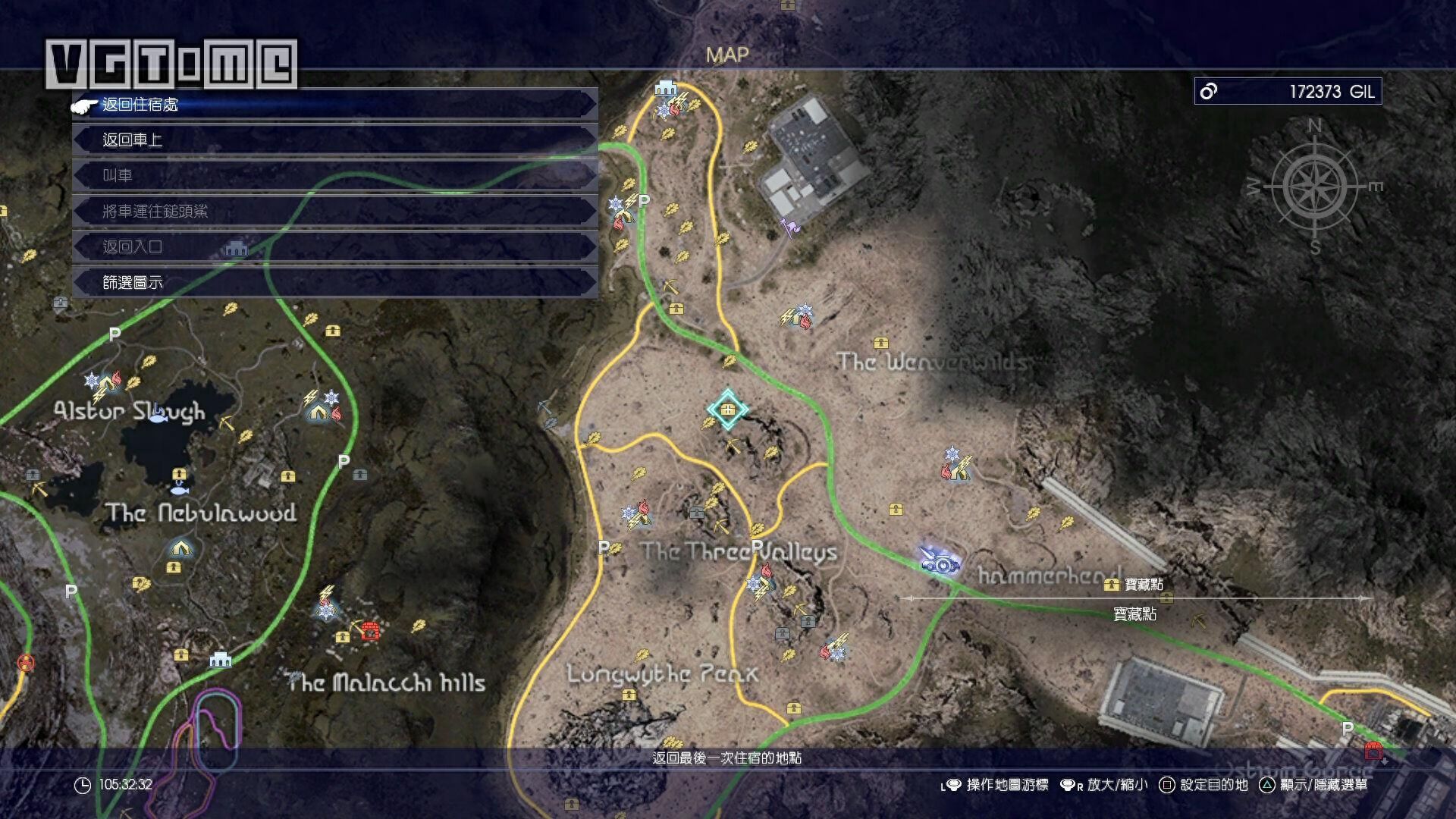Select the red shop icon near Malacchi Hills
Viewport: 1456px width, 819px height.
pyautogui.click(x=370, y=630)
